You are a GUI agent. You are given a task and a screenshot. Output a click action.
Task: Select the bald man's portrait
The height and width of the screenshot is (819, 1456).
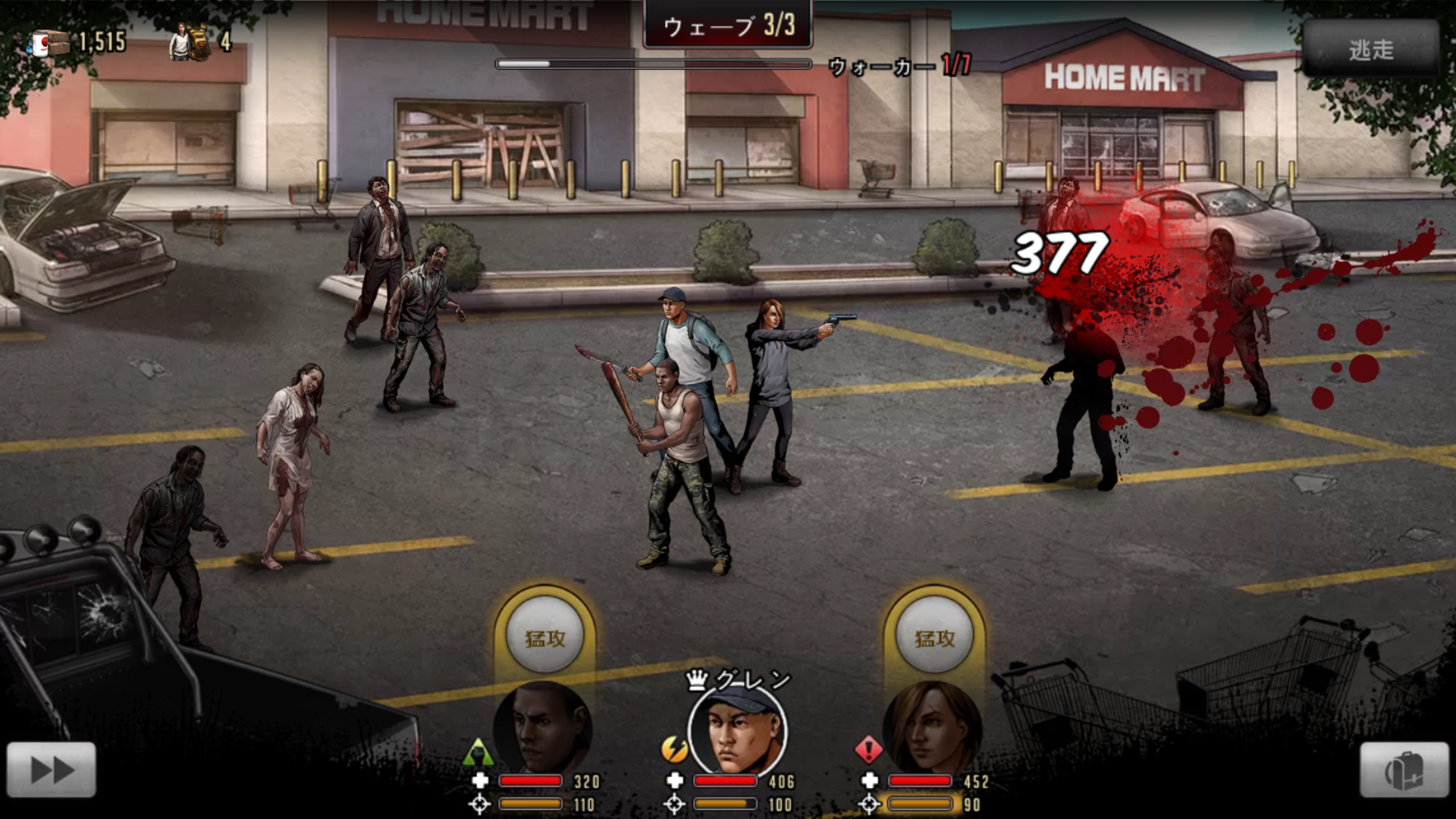(x=543, y=728)
